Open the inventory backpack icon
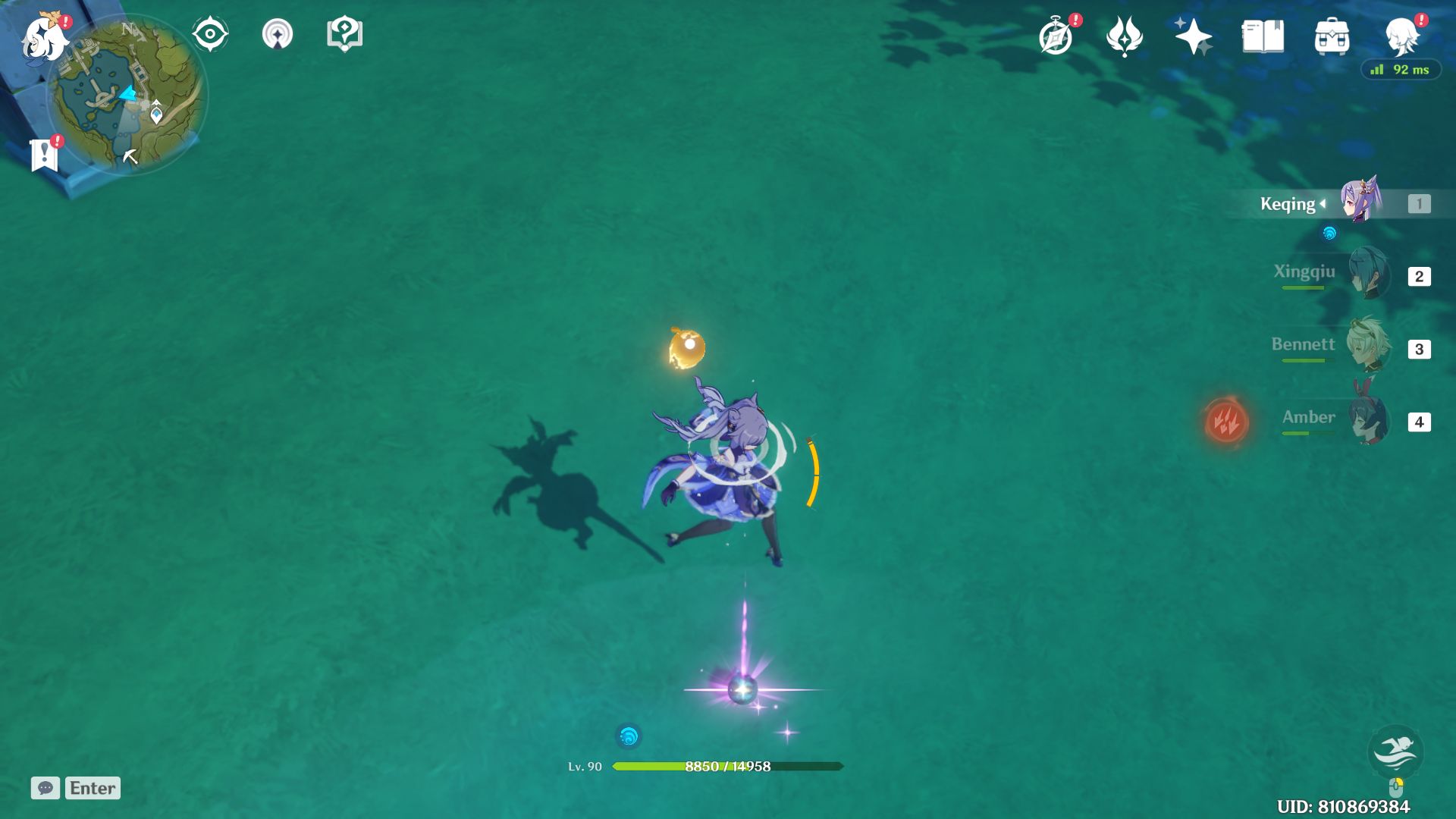1456x819 pixels. (x=1332, y=36)
